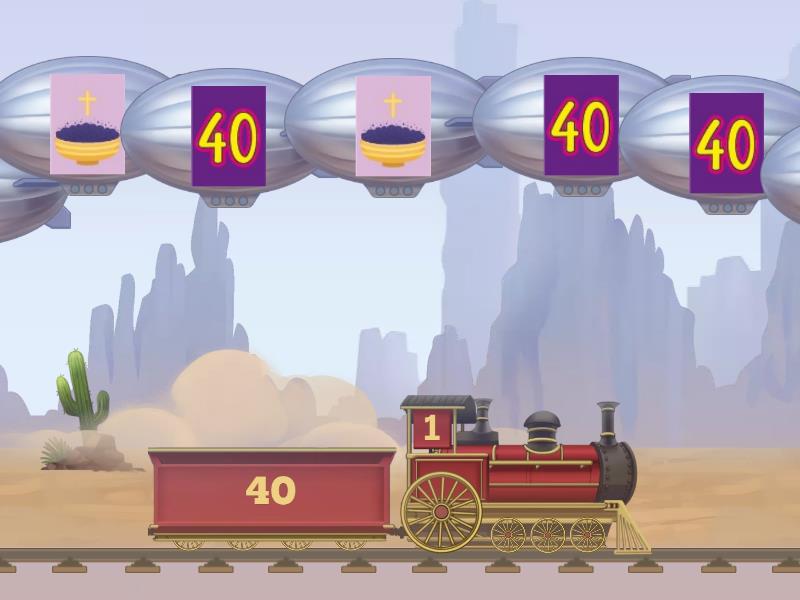Viewport: 800px width, 600px height.
Task: Choose the ash bowl card flanked by 40 cards
Action: point(393,126)
